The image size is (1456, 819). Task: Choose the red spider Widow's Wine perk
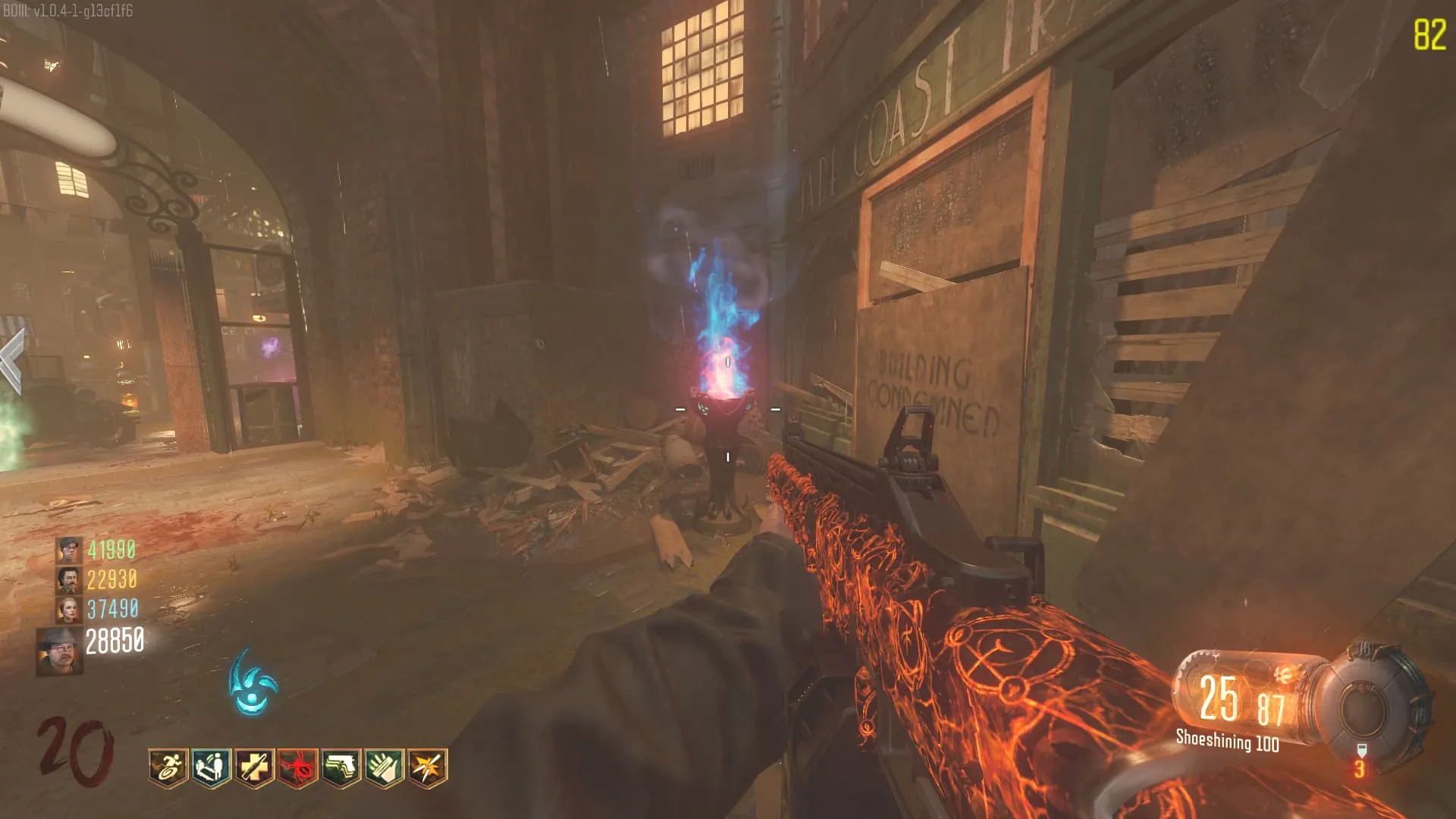pyautogui.click(x=298, y=767)
